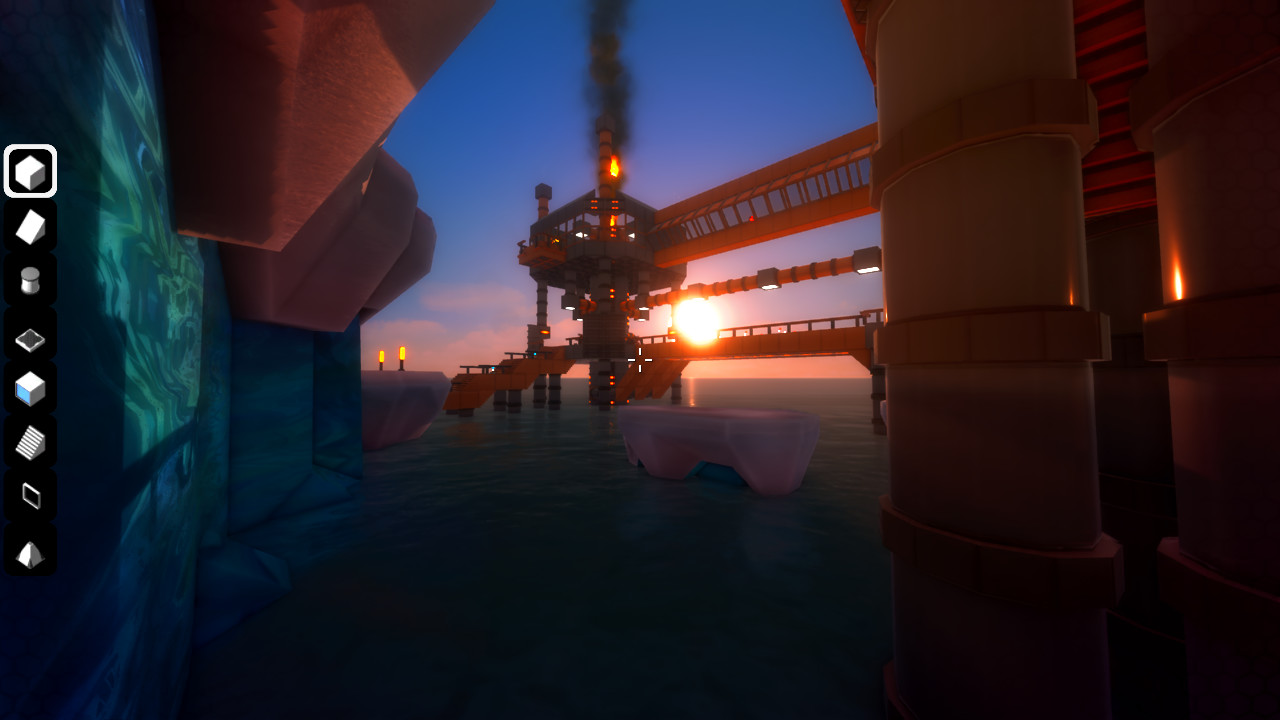The width and height of the screenshot is (1280, 720).
Task: Click the highlighted cube at the toolbar top
Action: pos(30,170)
